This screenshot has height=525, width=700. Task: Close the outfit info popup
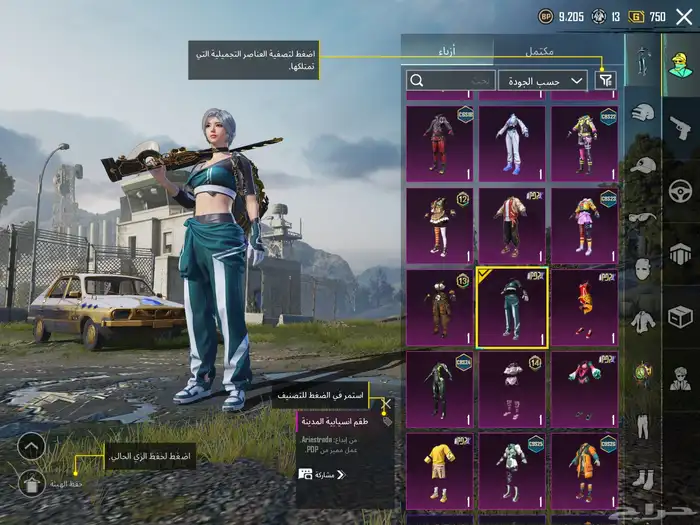386,406
